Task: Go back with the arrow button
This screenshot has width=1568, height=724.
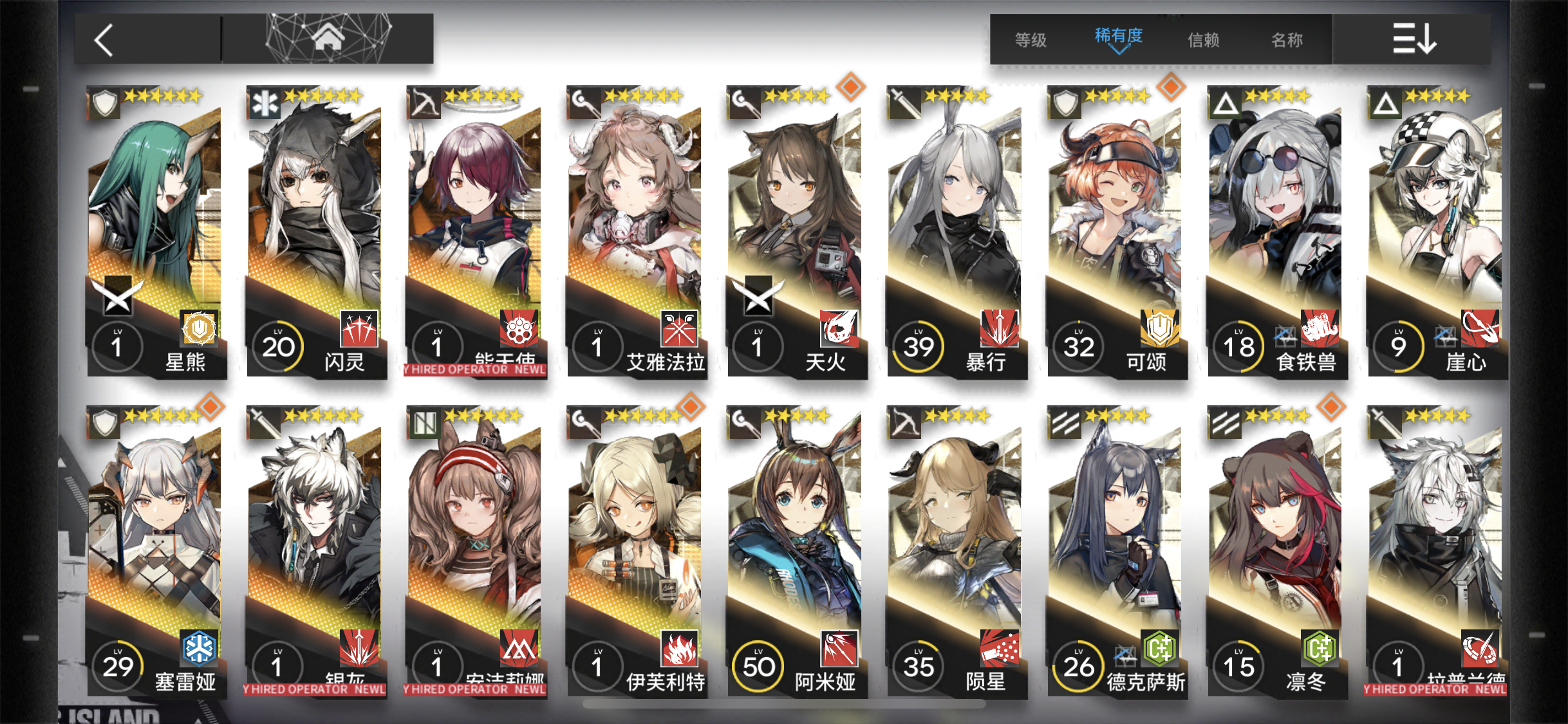Action: [105, 40]
